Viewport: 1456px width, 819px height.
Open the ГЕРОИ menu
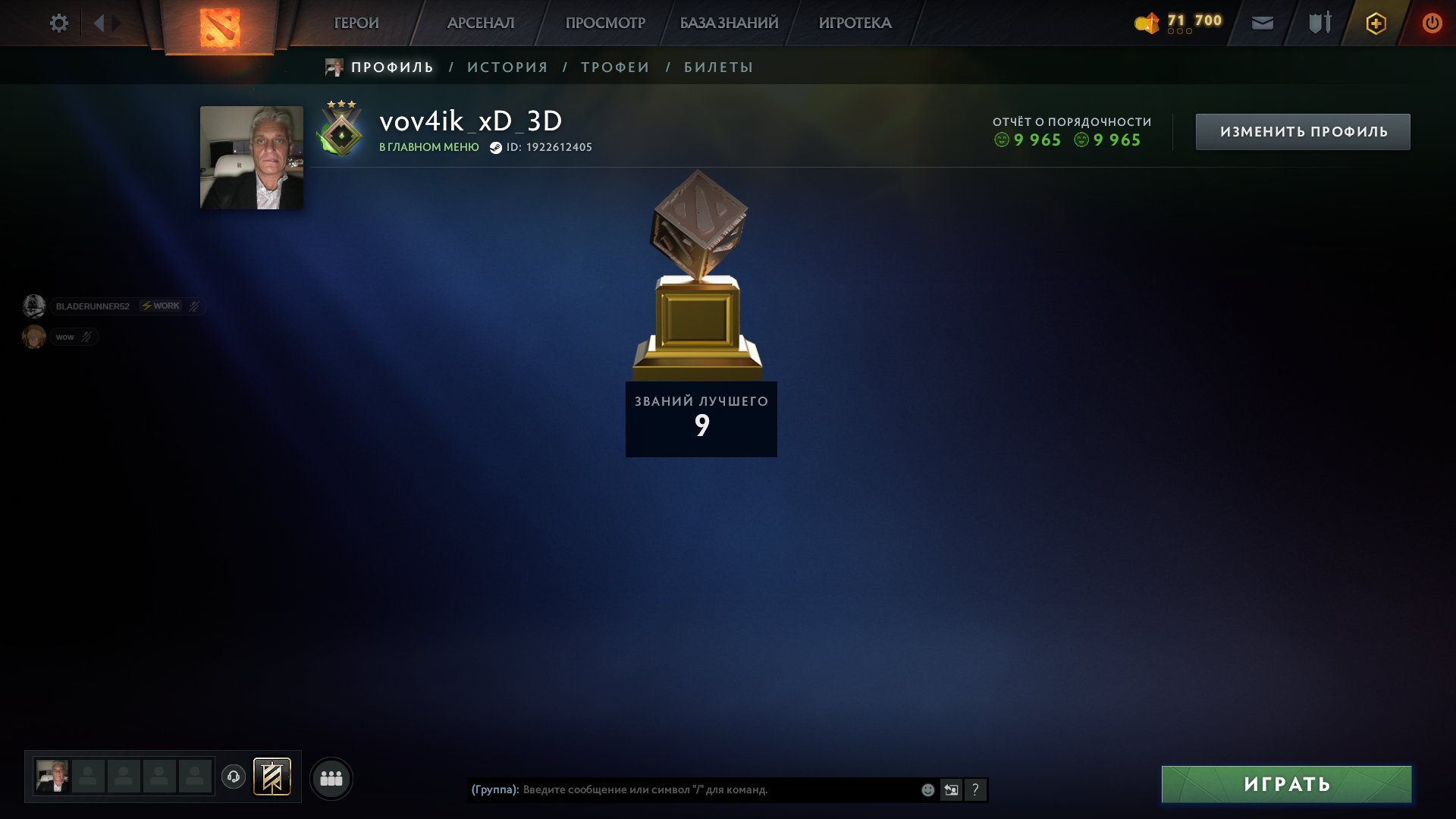click(356, 23)
